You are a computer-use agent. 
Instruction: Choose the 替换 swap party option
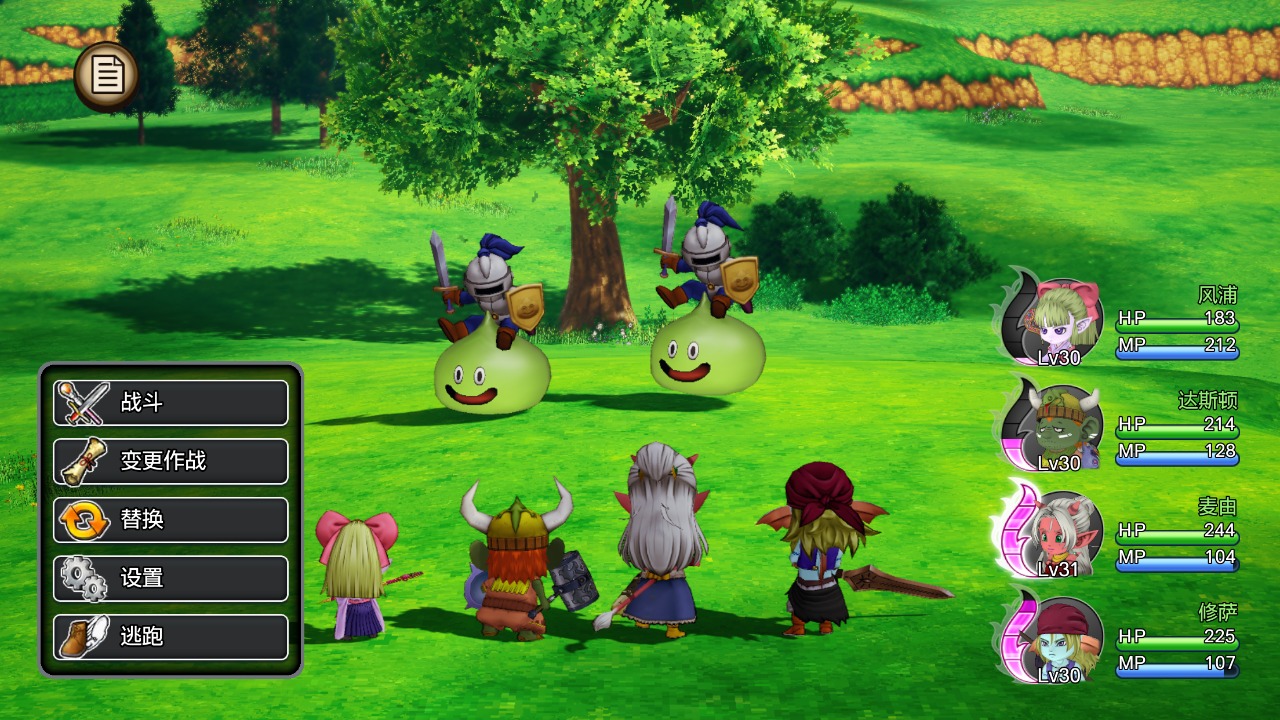point(171,520)
